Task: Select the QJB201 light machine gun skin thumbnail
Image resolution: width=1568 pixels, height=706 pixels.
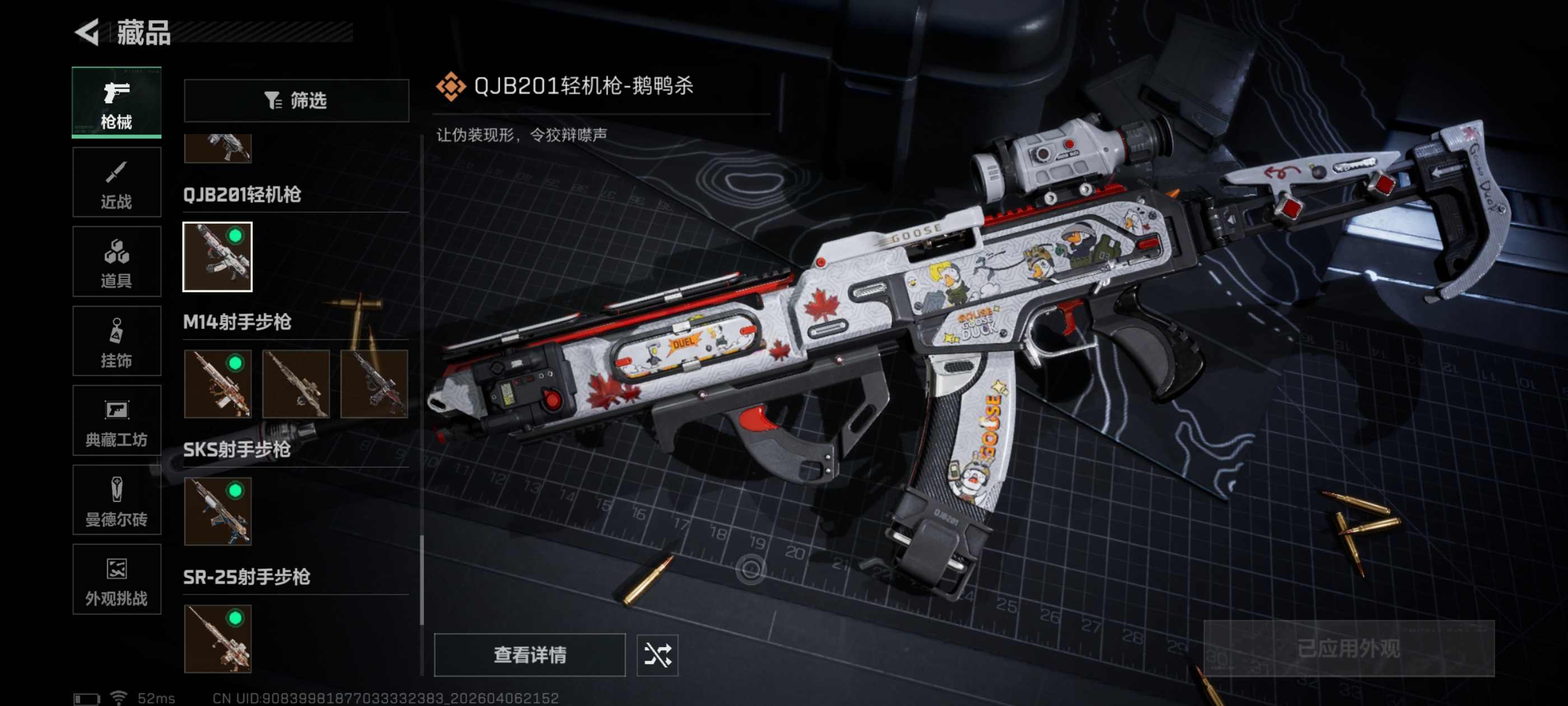Action: 217,257
